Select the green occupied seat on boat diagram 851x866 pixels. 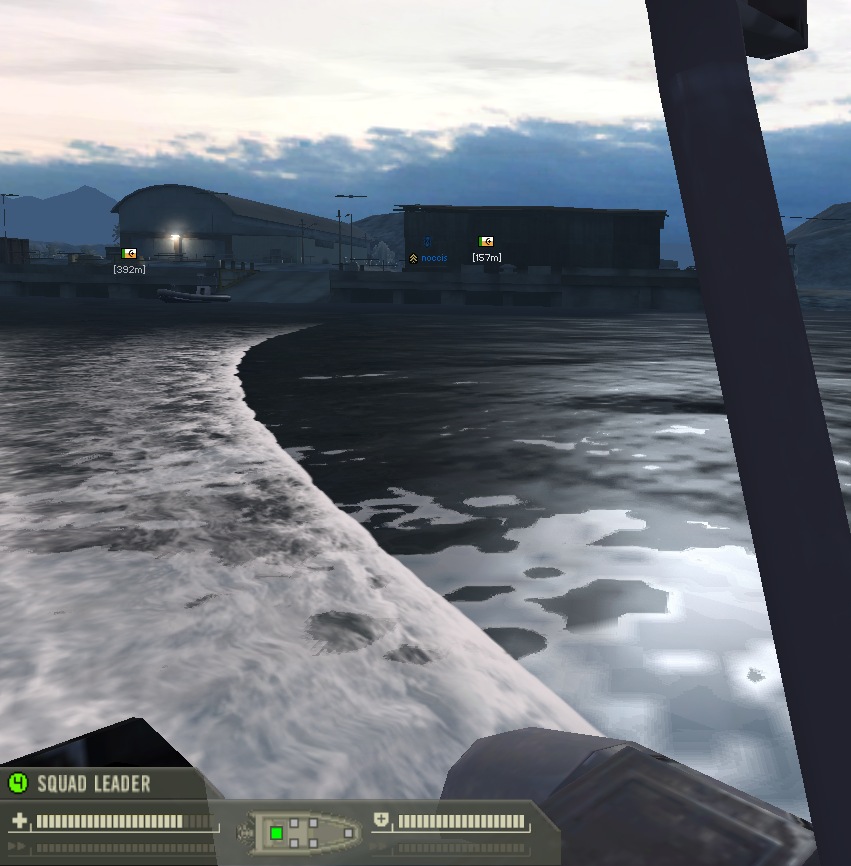pyautogui.click(x=276, y=832)
